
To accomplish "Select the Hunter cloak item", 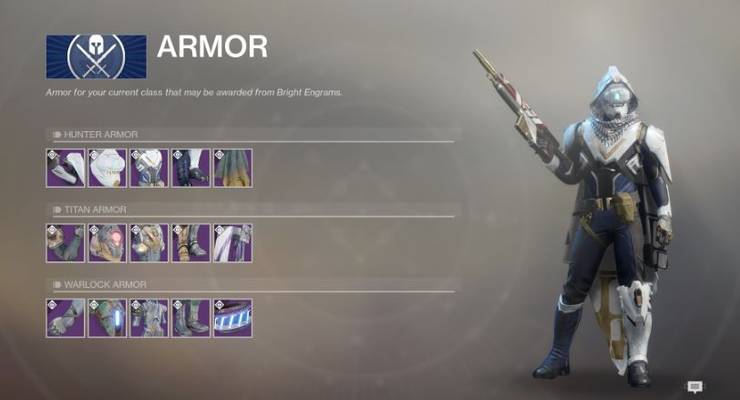I will click(232, 168).
